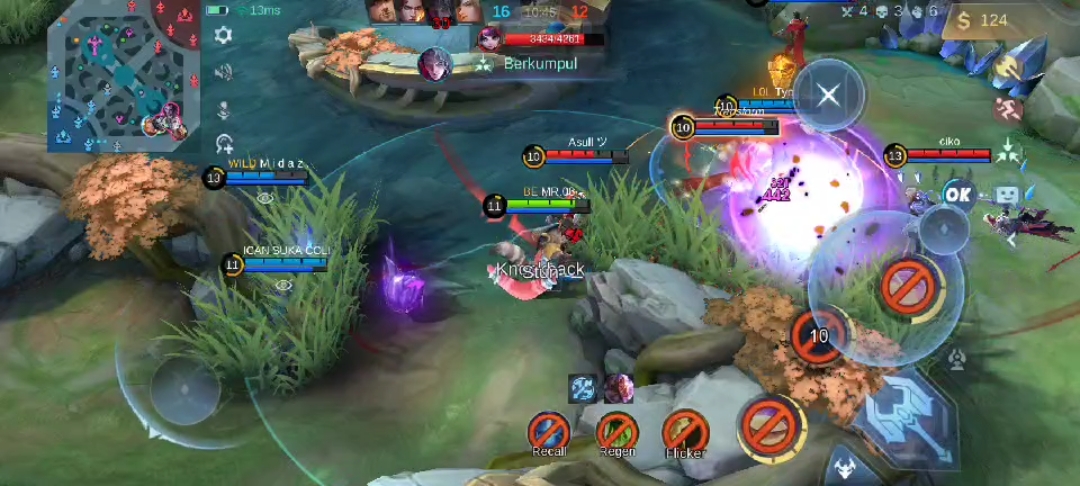This screenshot has height=486, width=1080.
Task: Tap the attack-turret button beside basic attack
Action: point(957,357)
